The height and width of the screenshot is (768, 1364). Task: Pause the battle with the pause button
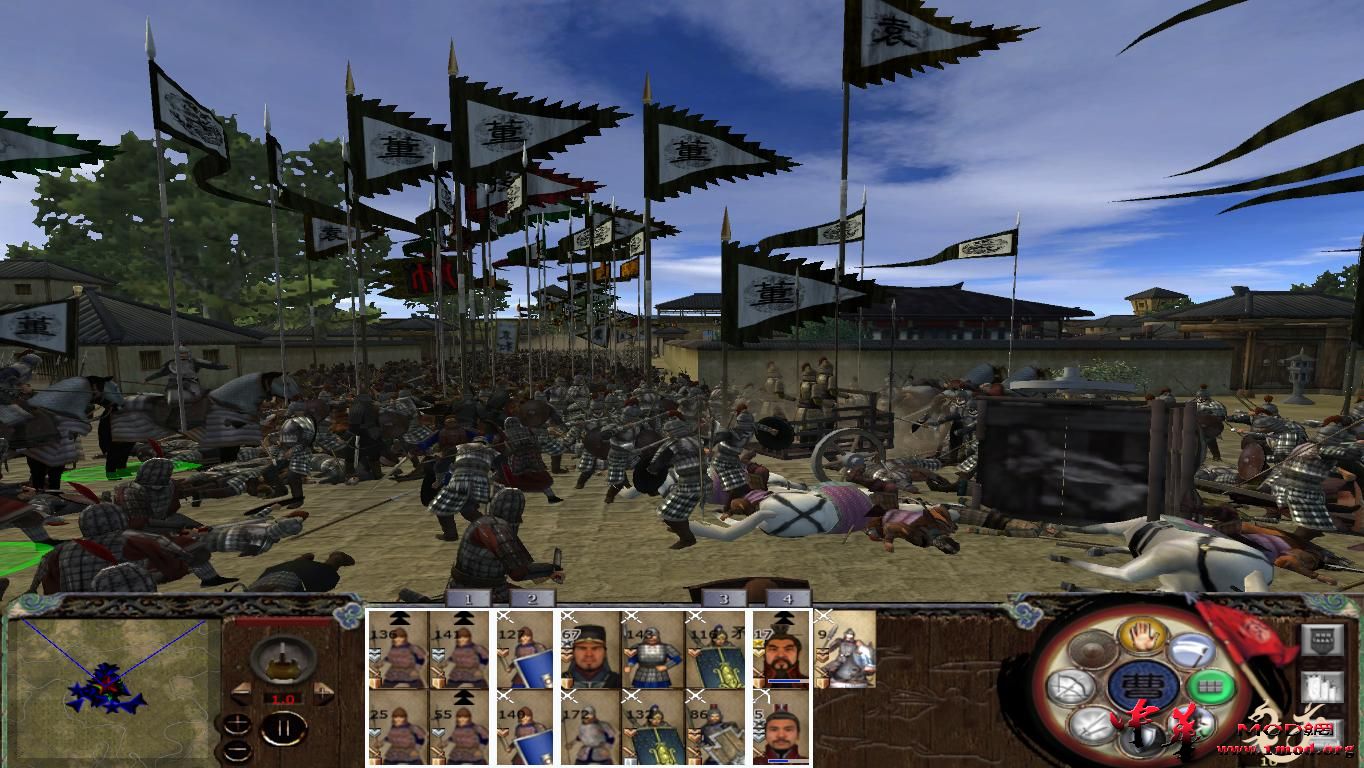click(284, 727)
